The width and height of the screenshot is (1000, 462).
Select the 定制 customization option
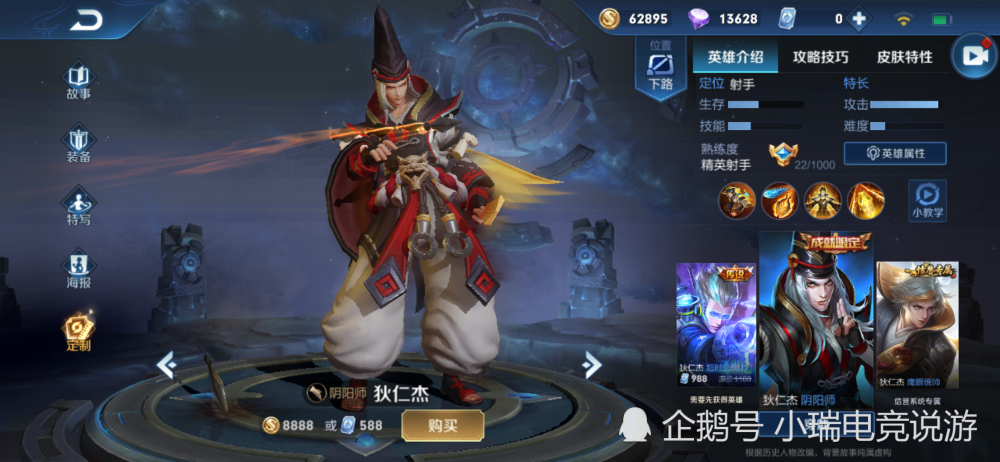(x=78, y=331)
